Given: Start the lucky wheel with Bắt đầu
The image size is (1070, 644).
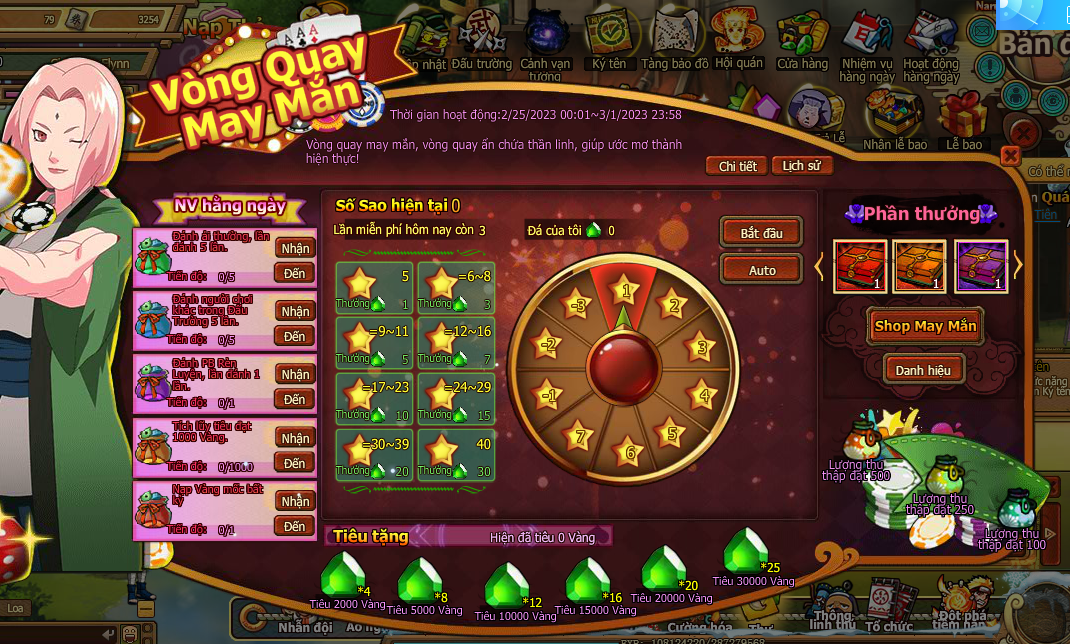Looking at the screenshot, I should pos(761,233).
